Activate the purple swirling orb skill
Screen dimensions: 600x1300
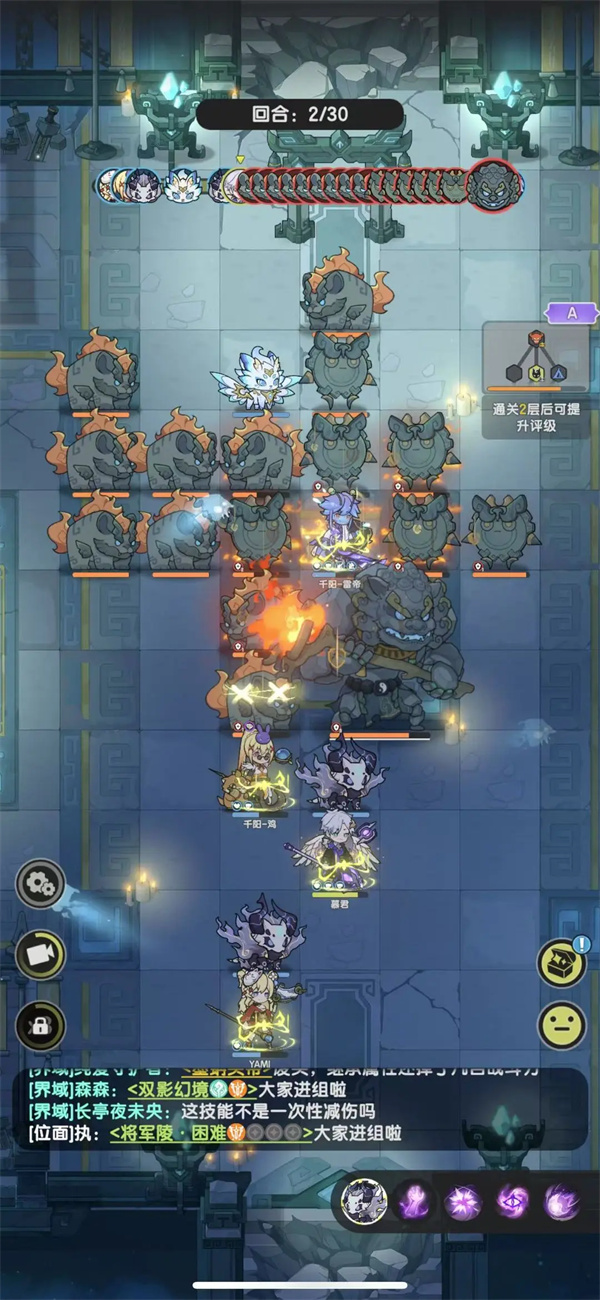tap(562, 1200)
